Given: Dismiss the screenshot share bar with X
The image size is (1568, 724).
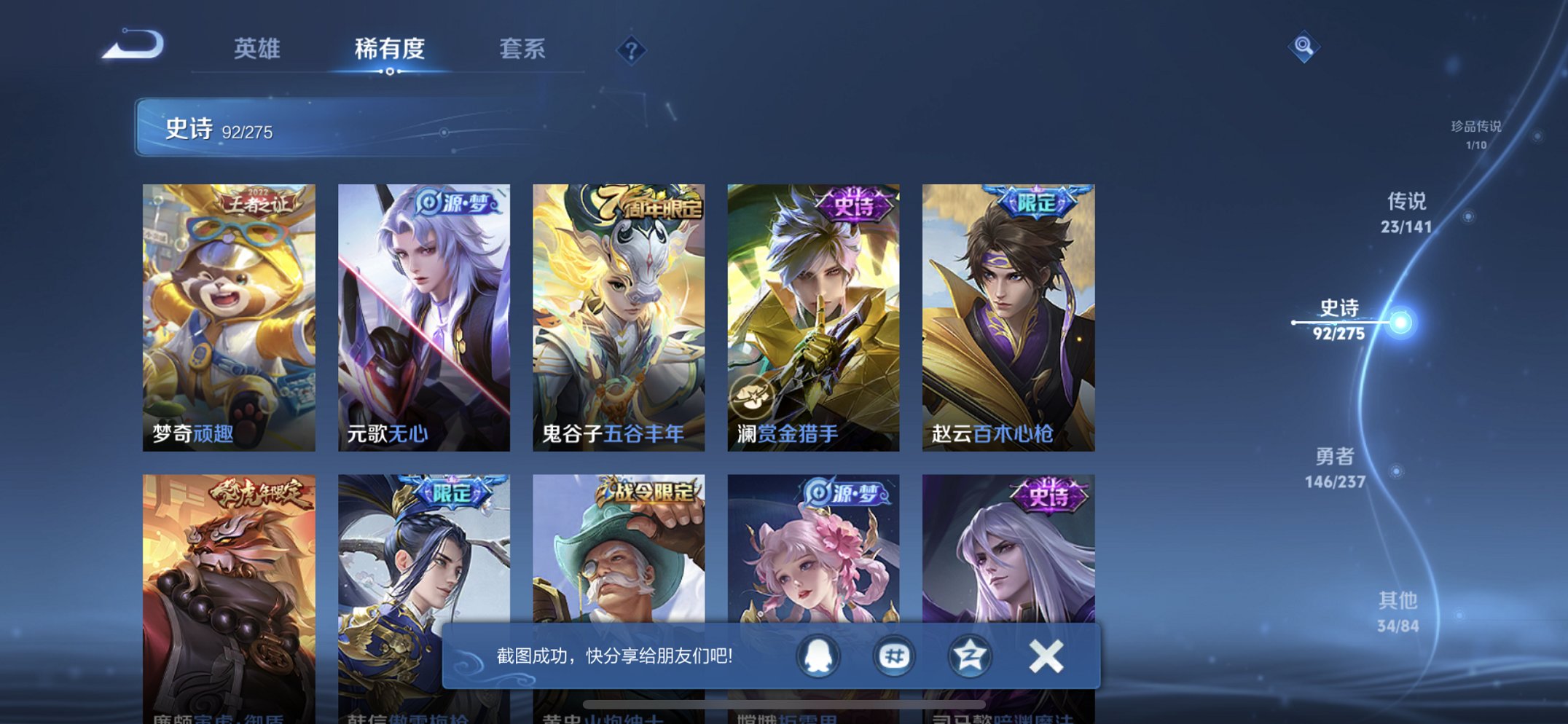Looking at the screenshot, I should click(x=1045, y=655).
